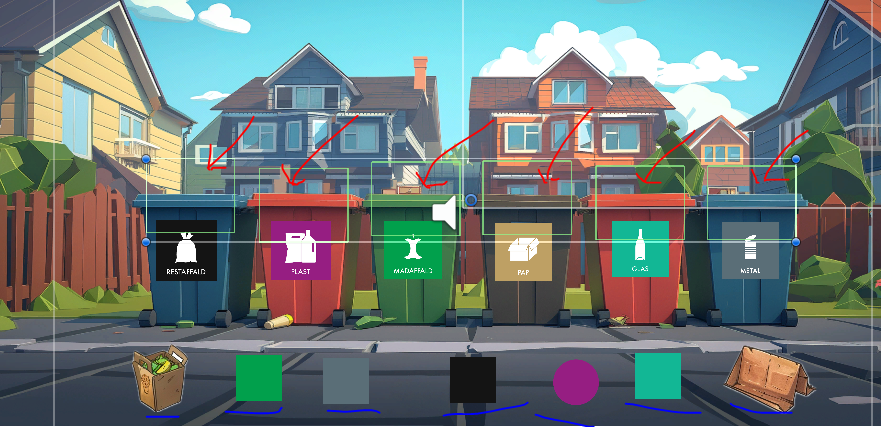The image size is (881, 427).
Task: Toggle the white speaker sound icon
Action: (x=445, y=213)
